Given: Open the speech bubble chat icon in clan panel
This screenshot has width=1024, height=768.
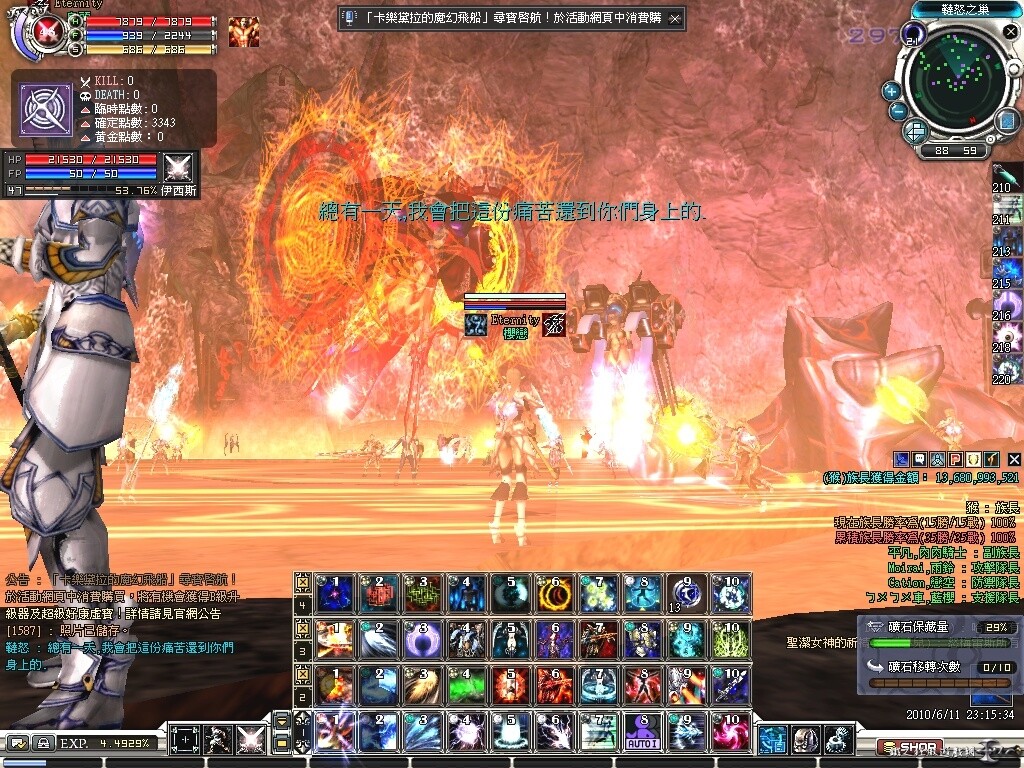Looking at the screenshot, I should coord(919,459).
